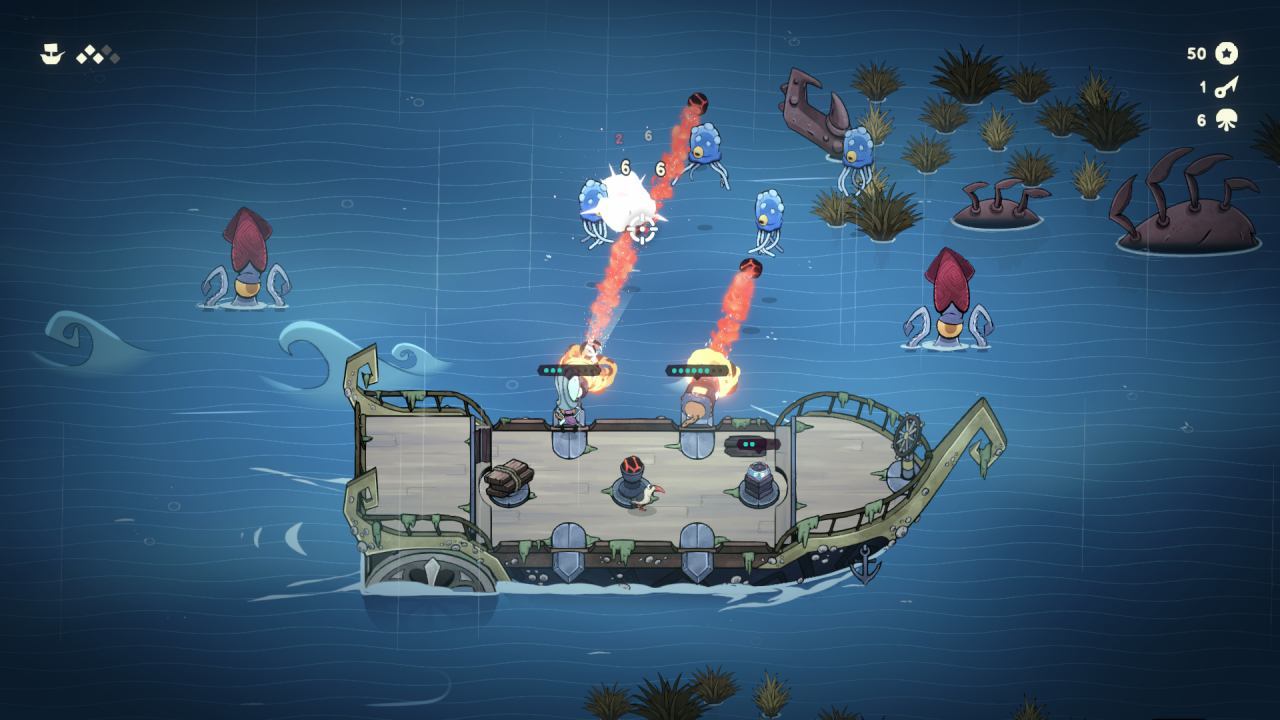Select the jellyfish counter icon

(x=1227, y=120)
